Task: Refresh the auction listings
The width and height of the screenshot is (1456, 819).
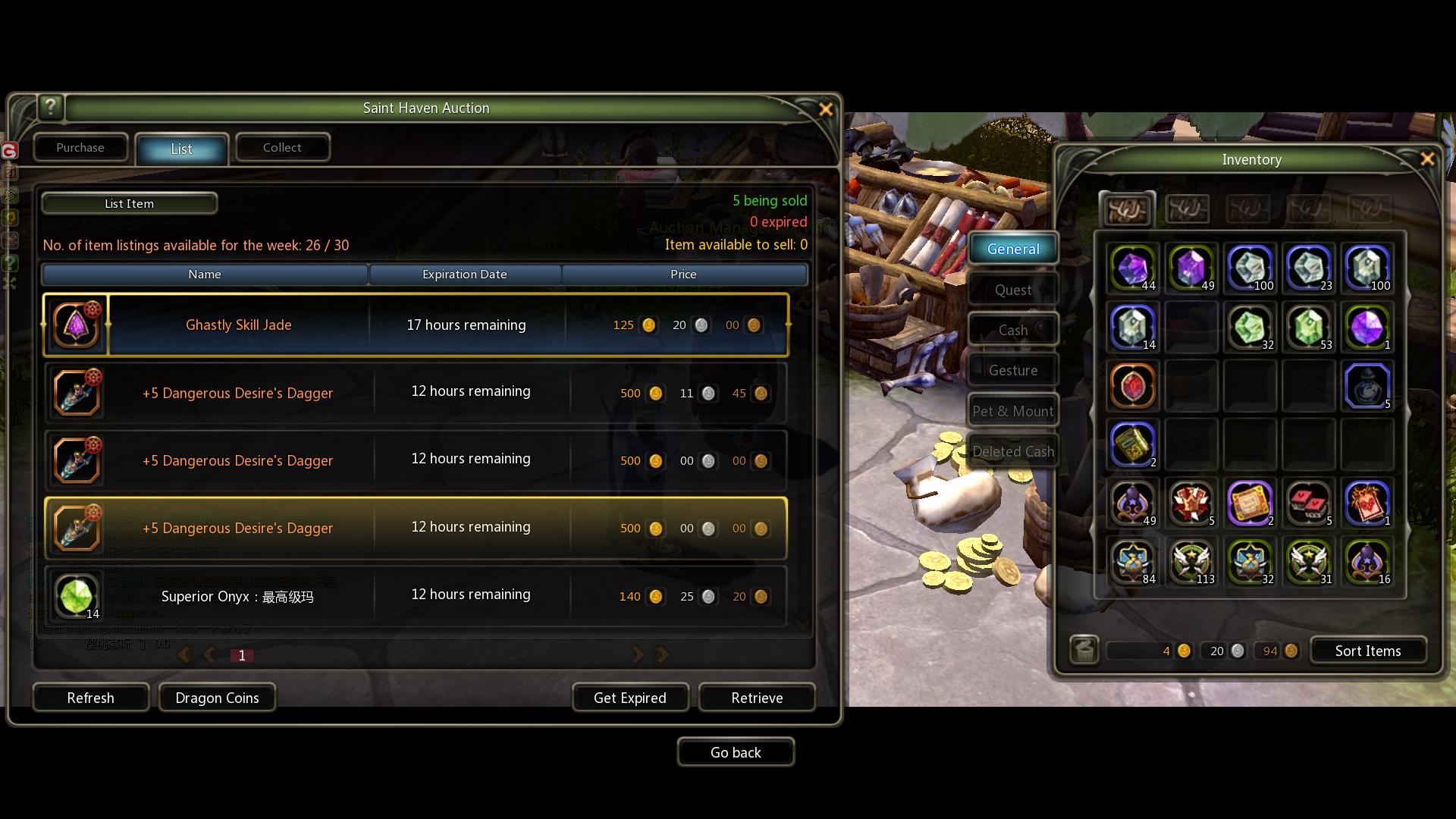Action: [x=90, y=698]
